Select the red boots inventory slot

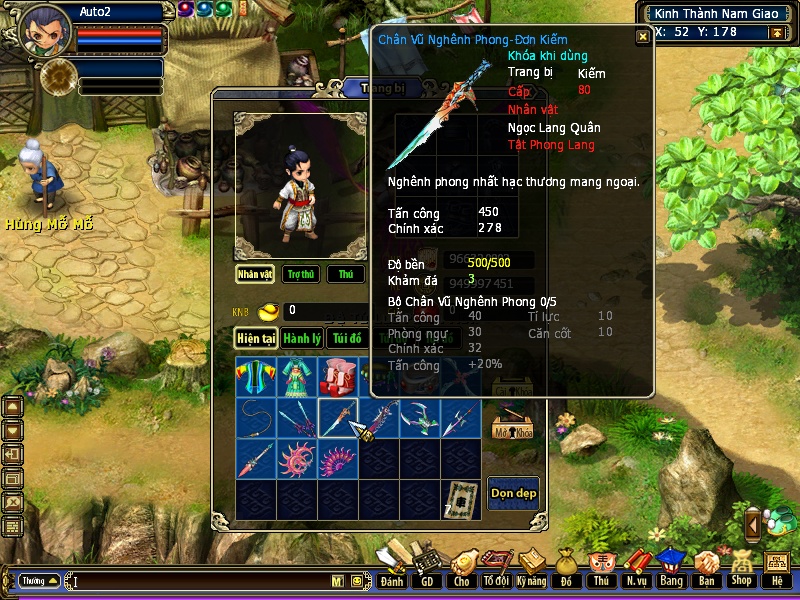(337, 376)
